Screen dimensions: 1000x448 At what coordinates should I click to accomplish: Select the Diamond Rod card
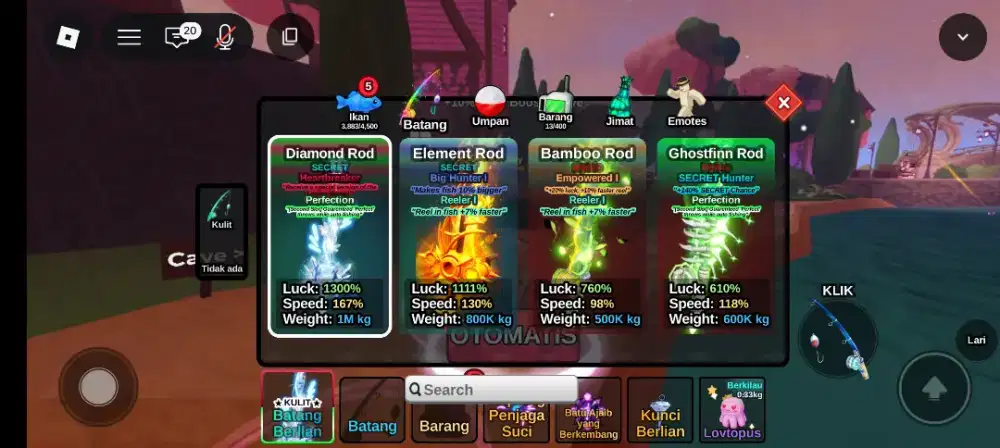point(329,236)
